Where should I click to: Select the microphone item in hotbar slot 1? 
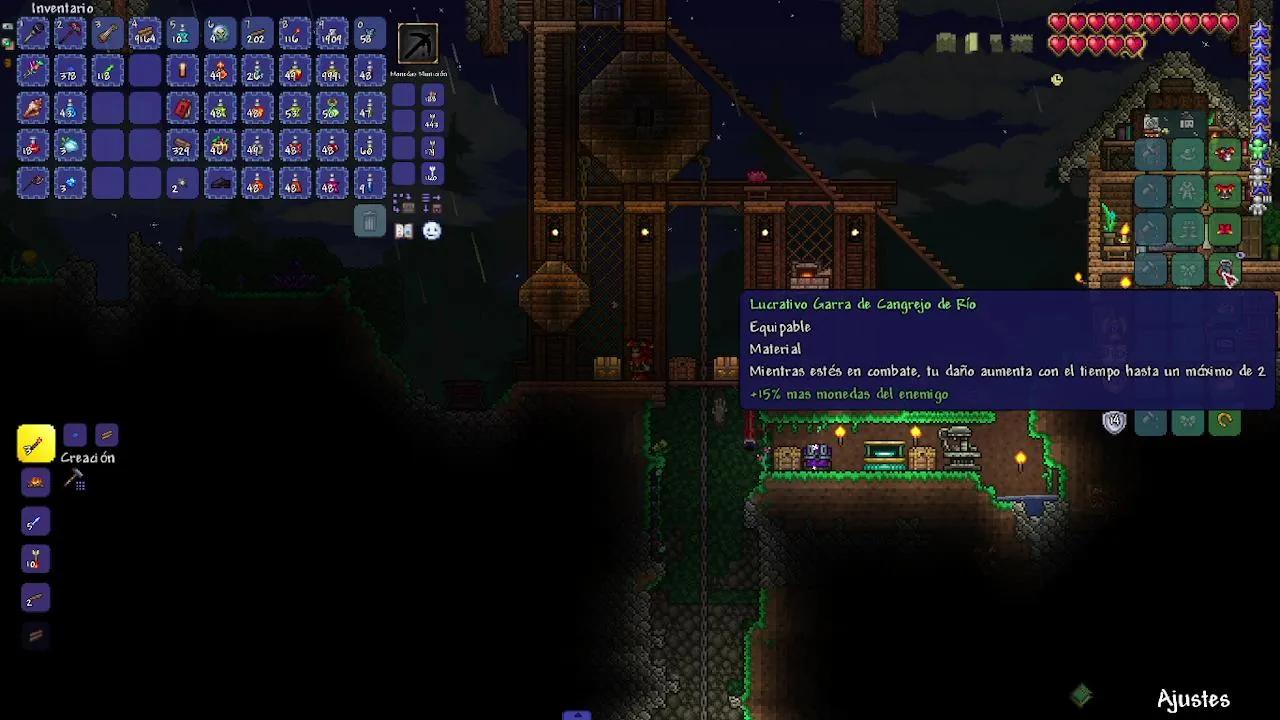33,35
